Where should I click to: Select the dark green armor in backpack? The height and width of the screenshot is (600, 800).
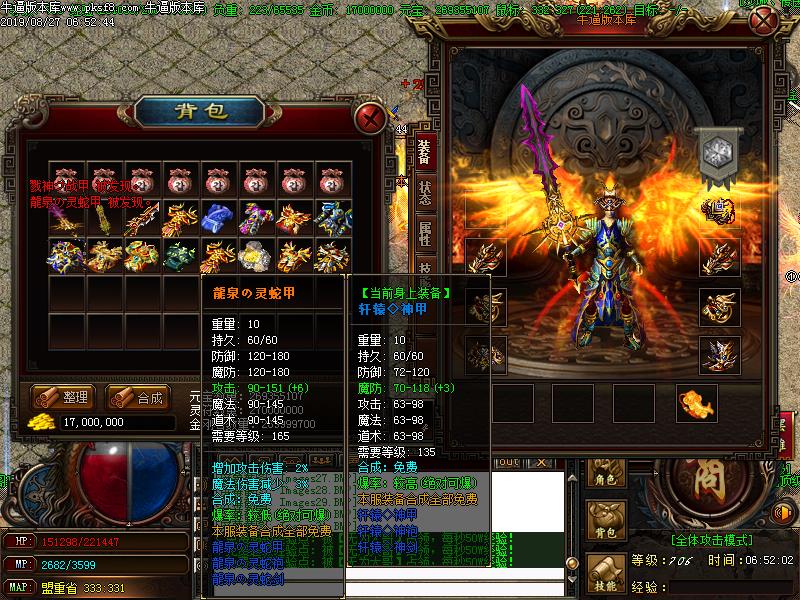[x=178, y=256]
